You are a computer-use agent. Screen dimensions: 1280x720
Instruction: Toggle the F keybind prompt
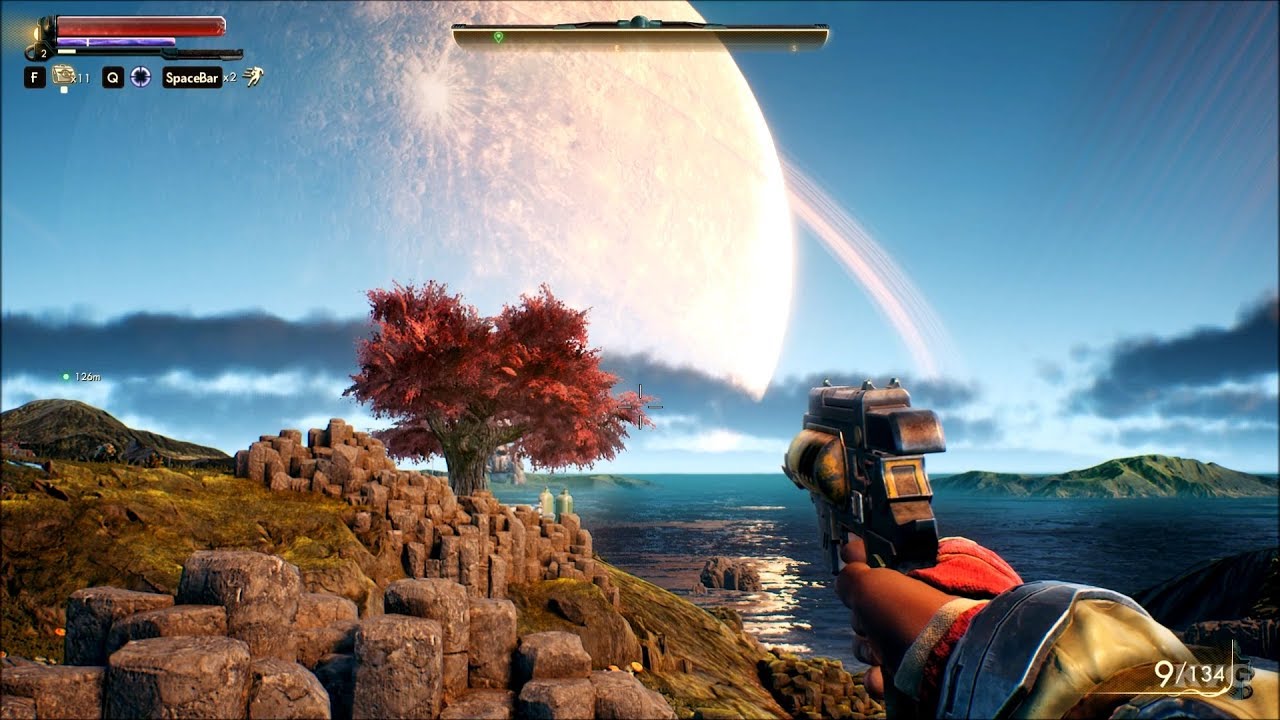(35, 76)
